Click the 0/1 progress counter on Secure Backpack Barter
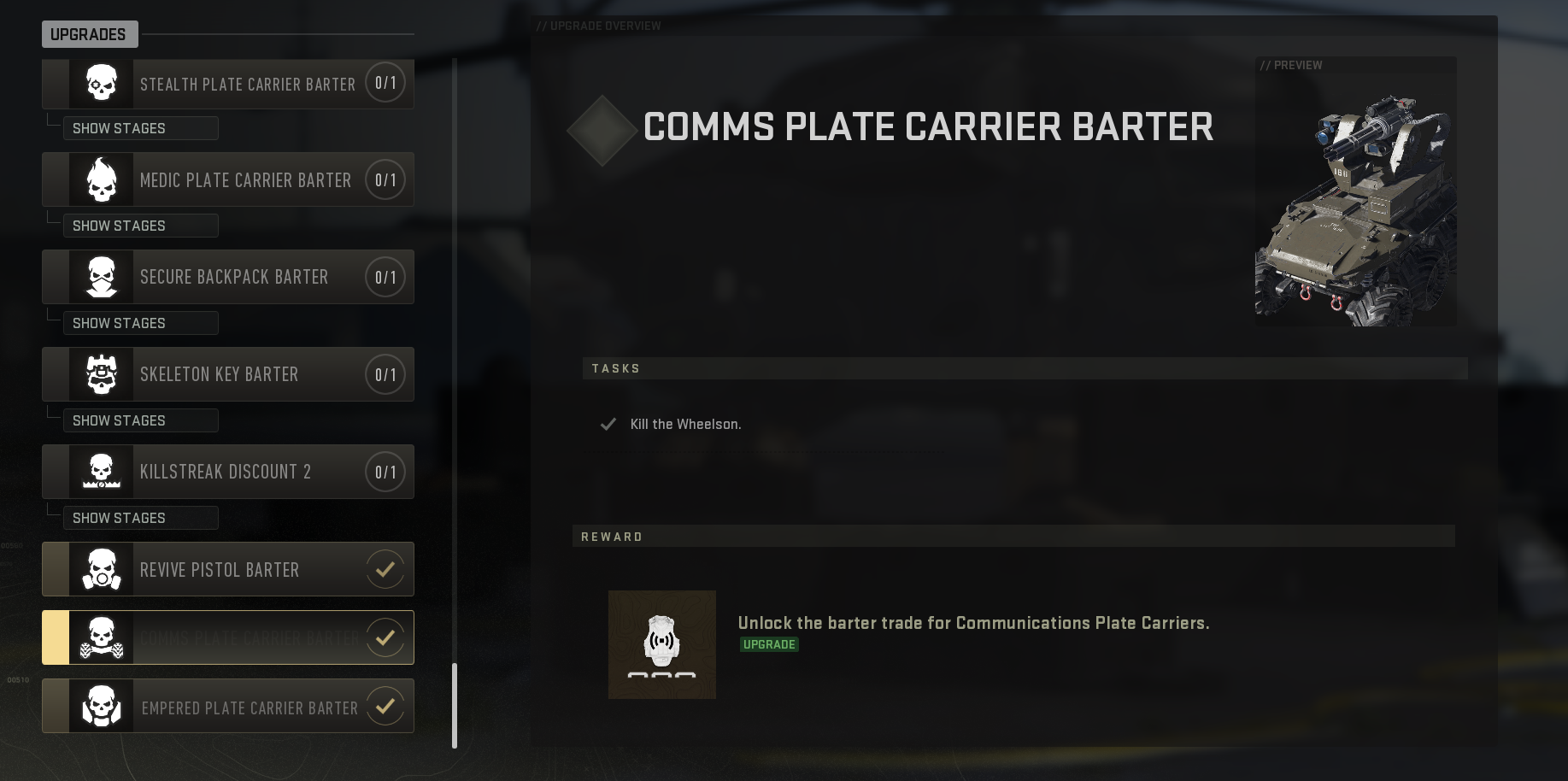The image size is (1568, 781). click(x=385, y=276)
